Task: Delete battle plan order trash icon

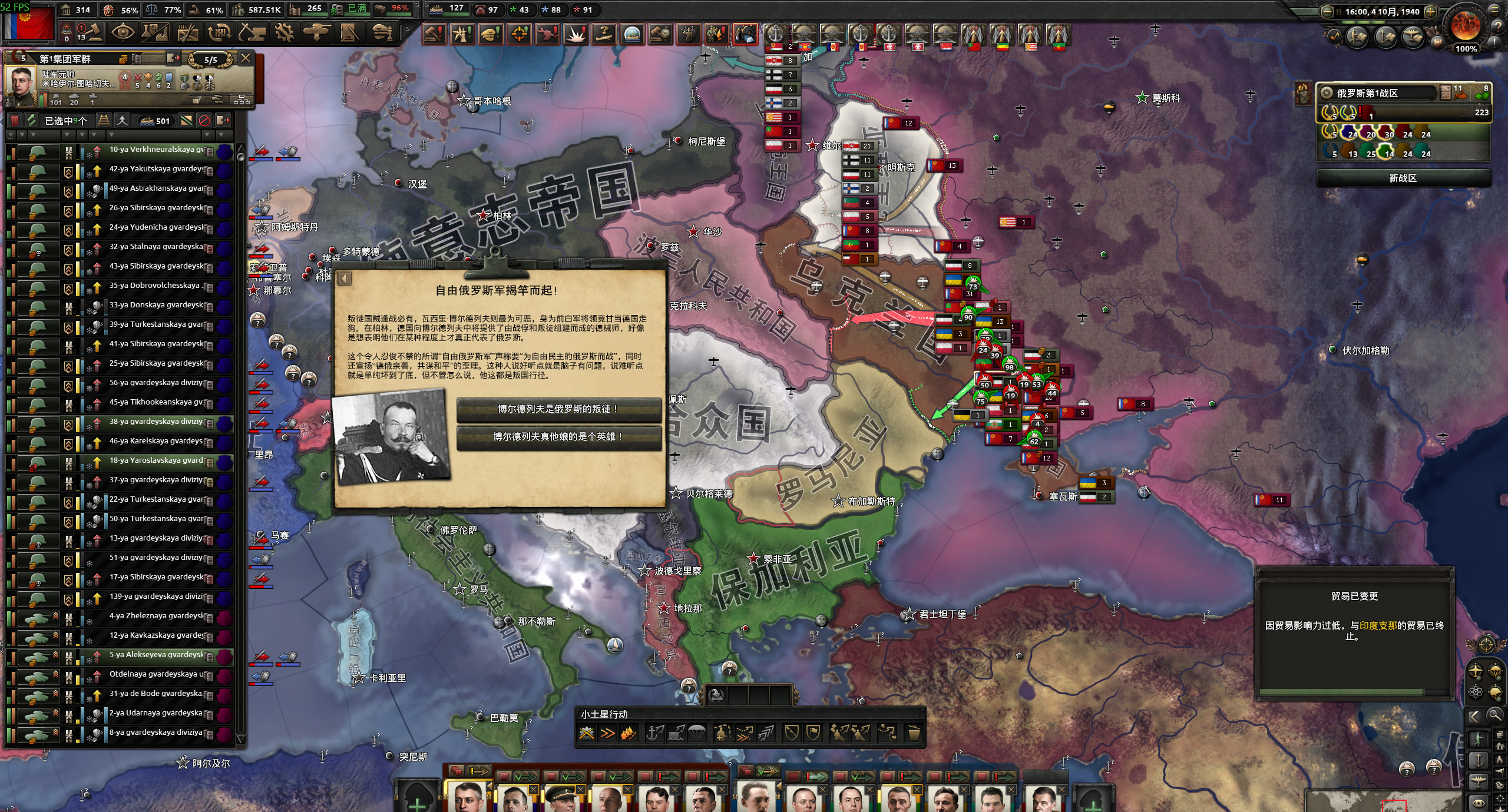Action: (913, 733)
